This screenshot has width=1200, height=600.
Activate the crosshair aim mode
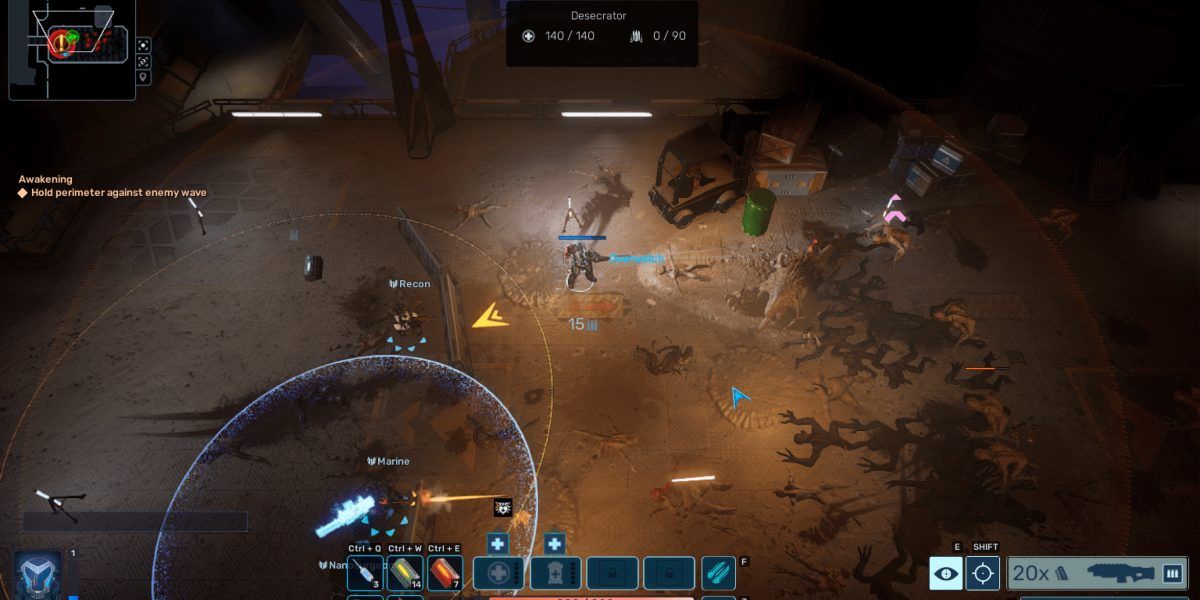pyautogui.click(x=983, y=573)
